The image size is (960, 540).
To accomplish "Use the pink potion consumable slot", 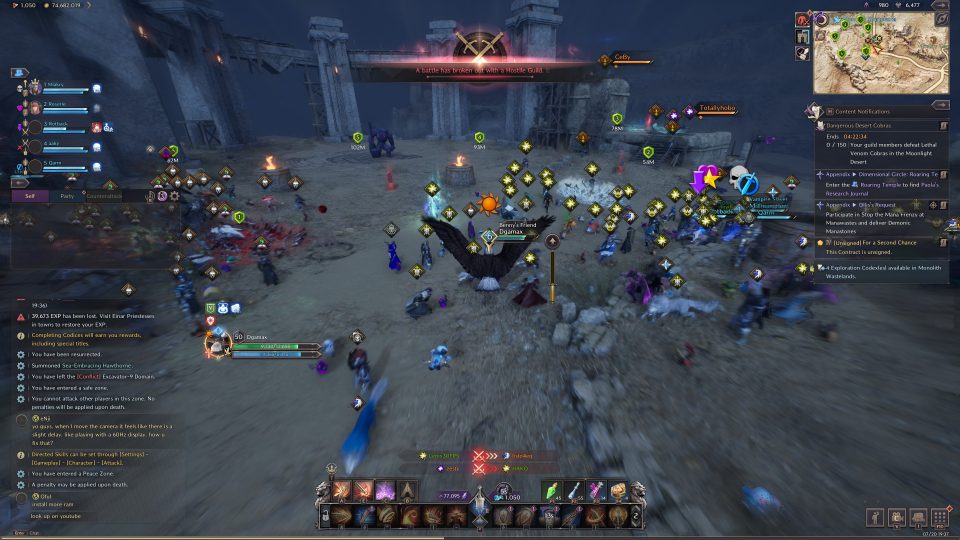I will point(598,491).
